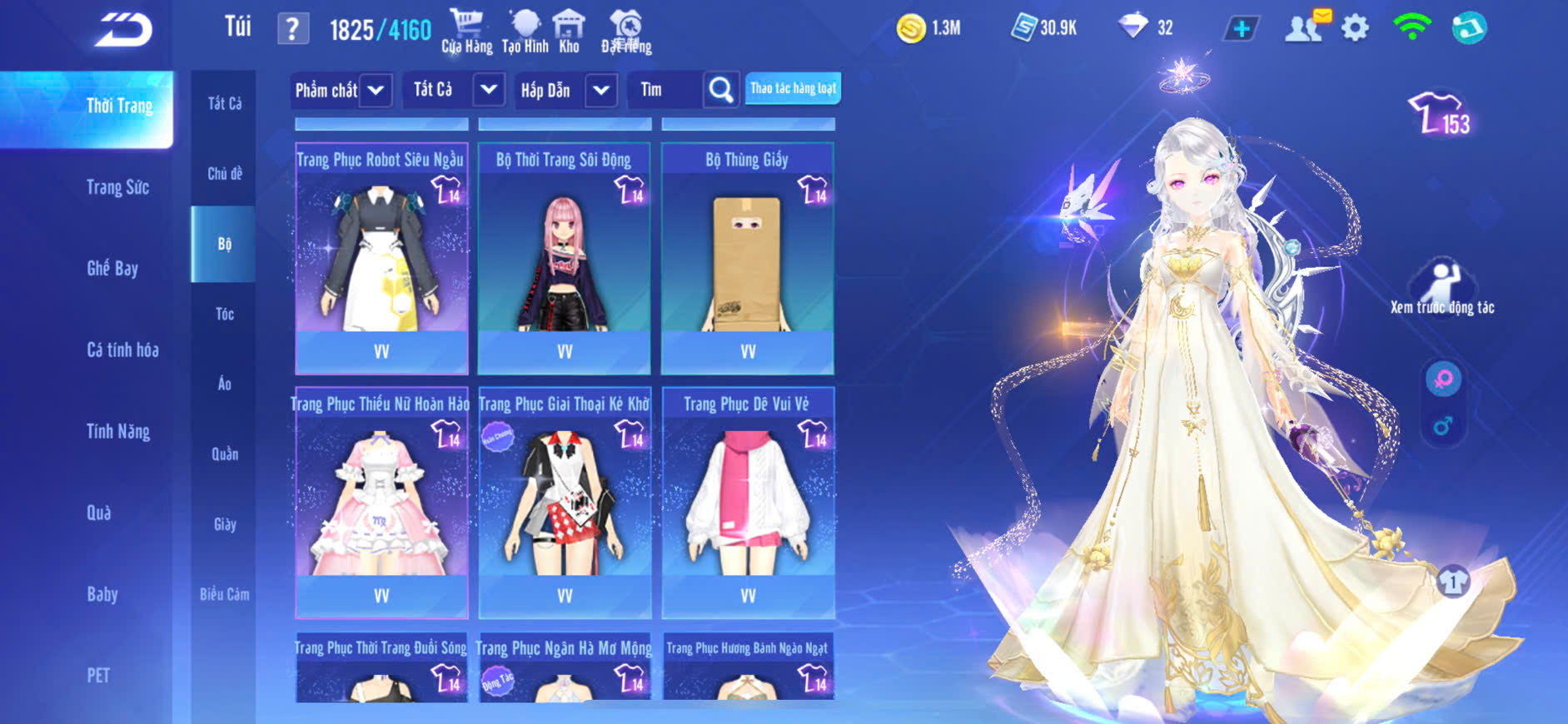
Task: Add currency with the plus button
Action: (1241, 29)
